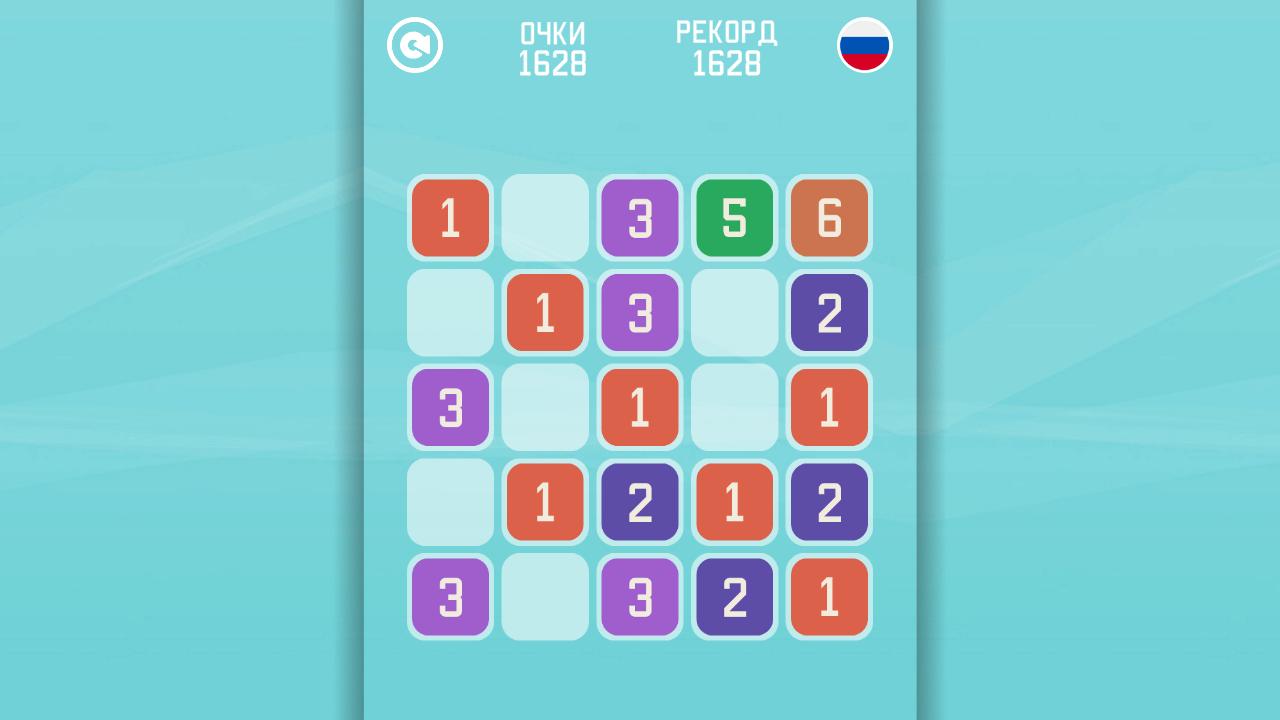Click the purple 3 next to the 5 tile
The height and width of the screenshot is (720, 1280).
pos(640,218)
